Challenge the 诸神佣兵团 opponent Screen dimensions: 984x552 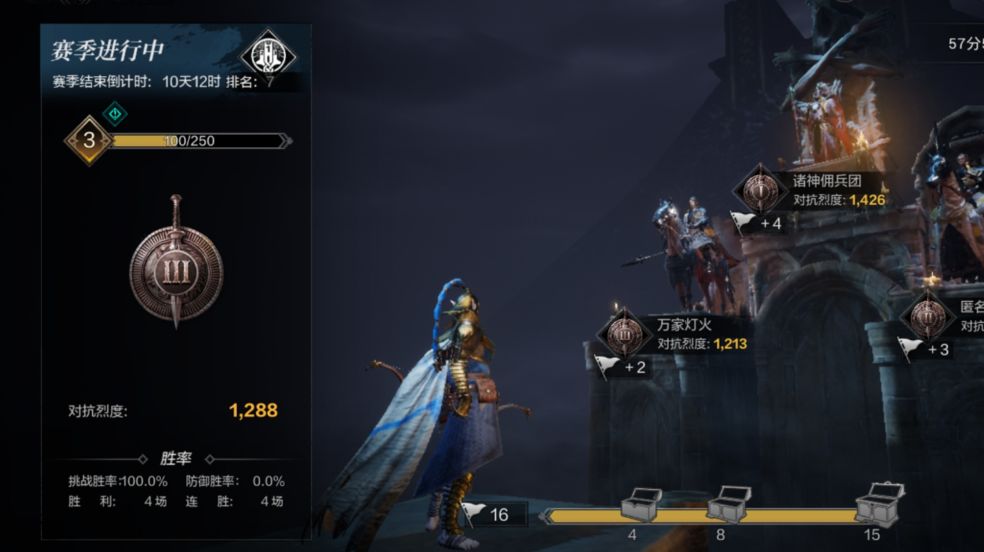(763, 189)
